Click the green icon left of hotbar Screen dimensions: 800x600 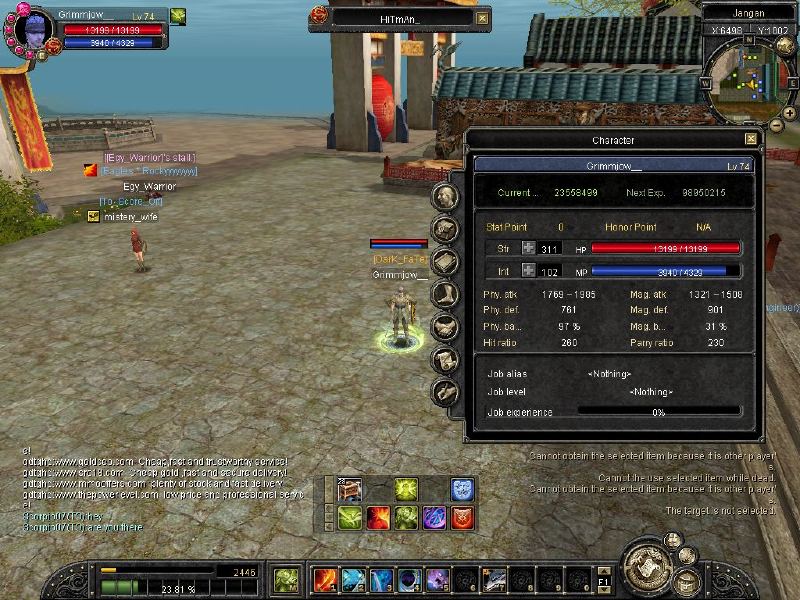point(287,579)
